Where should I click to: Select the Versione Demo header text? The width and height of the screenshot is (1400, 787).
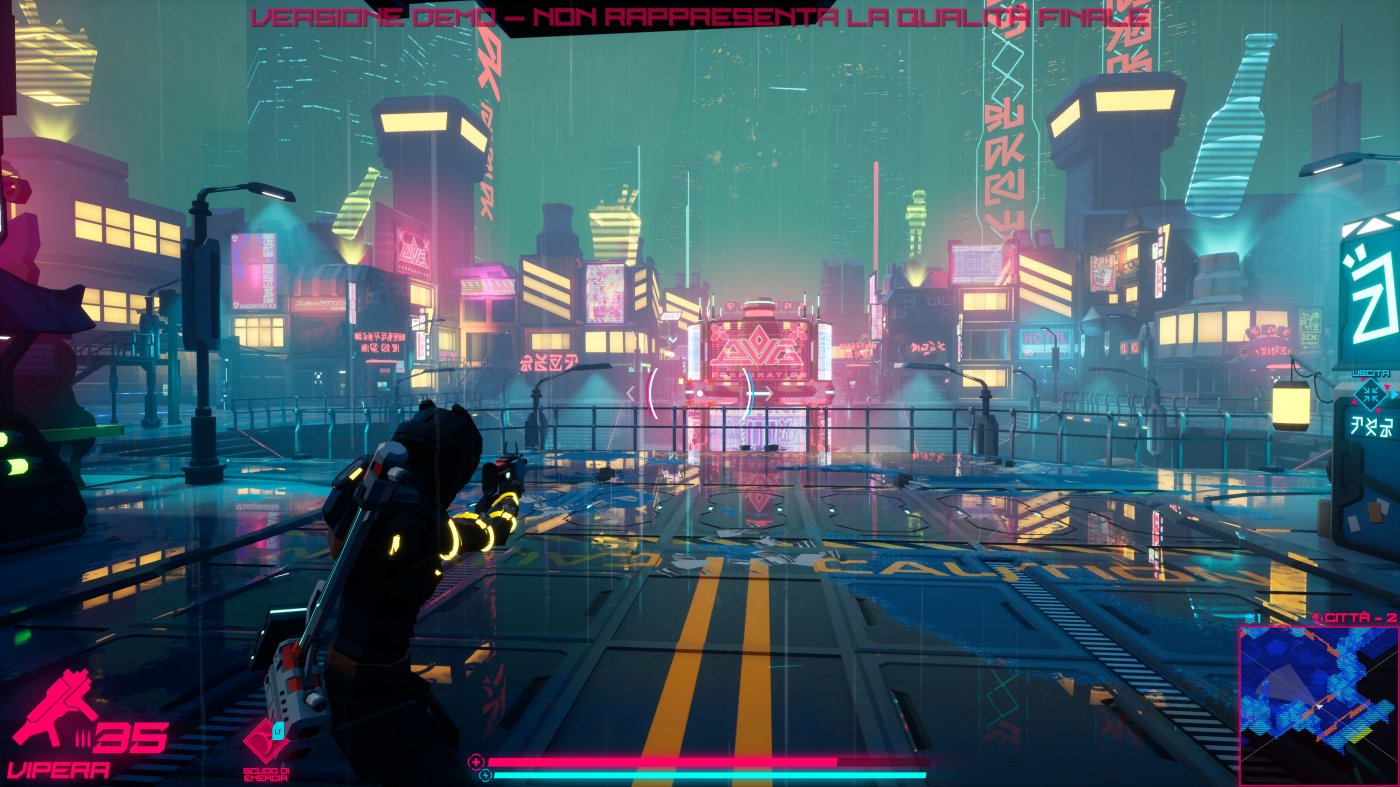click(700, 14)
